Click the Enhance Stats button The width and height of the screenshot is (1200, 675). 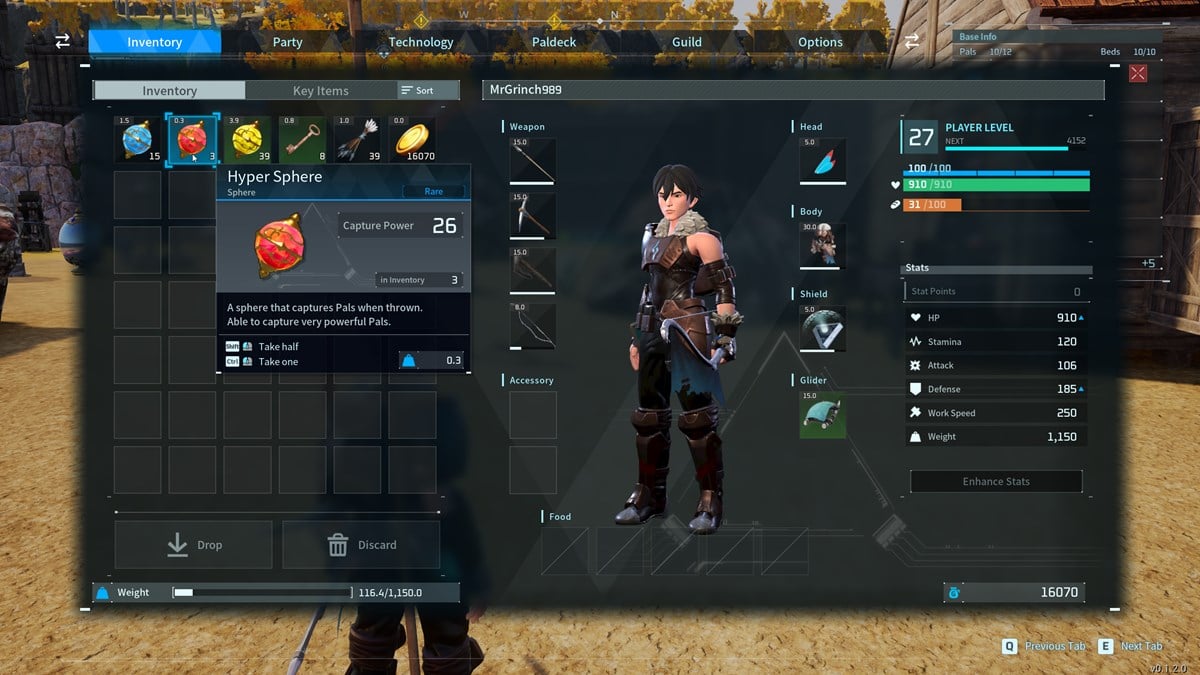point(996,481)
